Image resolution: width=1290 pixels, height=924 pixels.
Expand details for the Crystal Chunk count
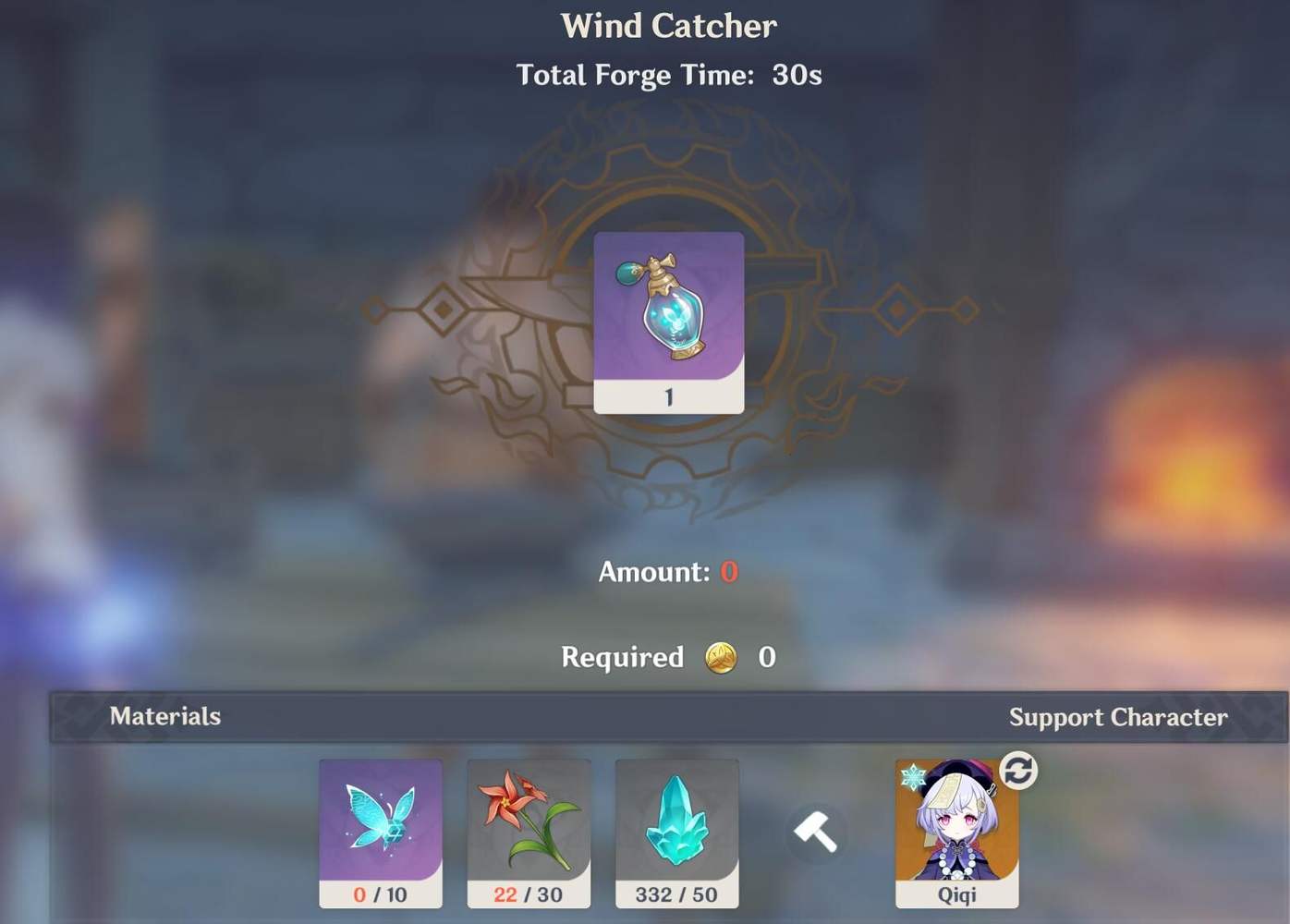[676, 894]
